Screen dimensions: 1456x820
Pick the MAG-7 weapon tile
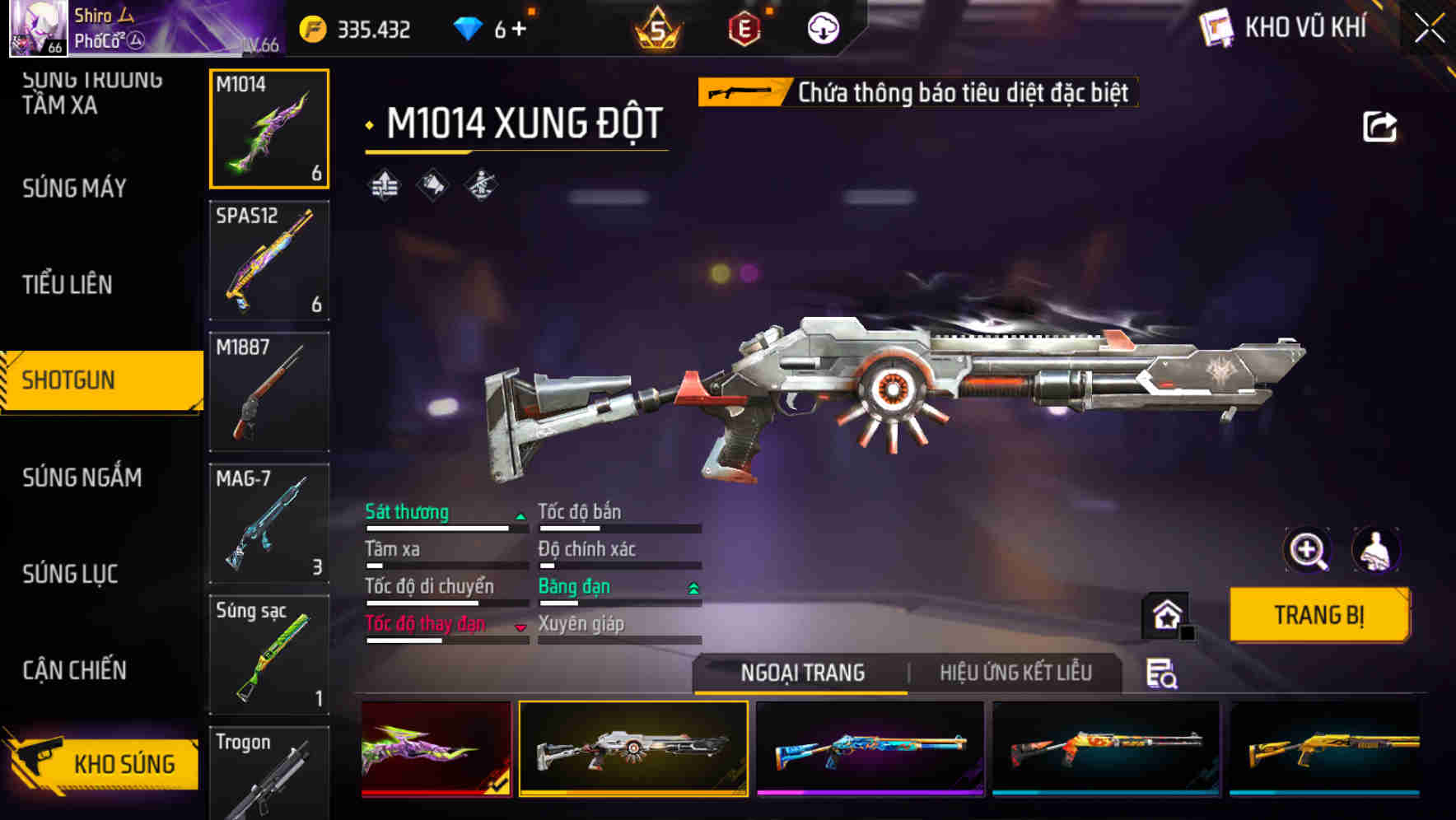point(269,524)
